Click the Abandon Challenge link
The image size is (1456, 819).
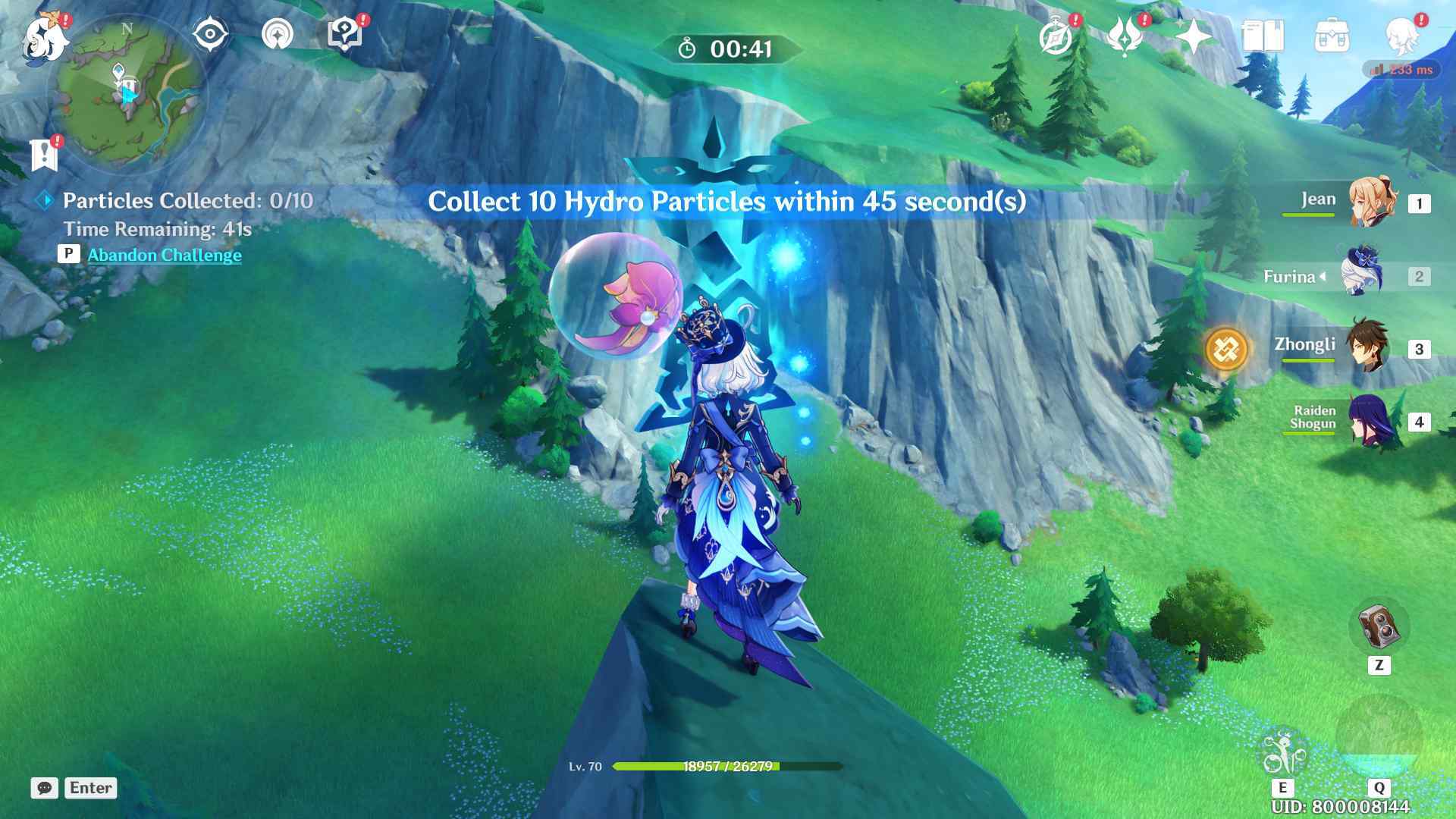click(165, 255)
